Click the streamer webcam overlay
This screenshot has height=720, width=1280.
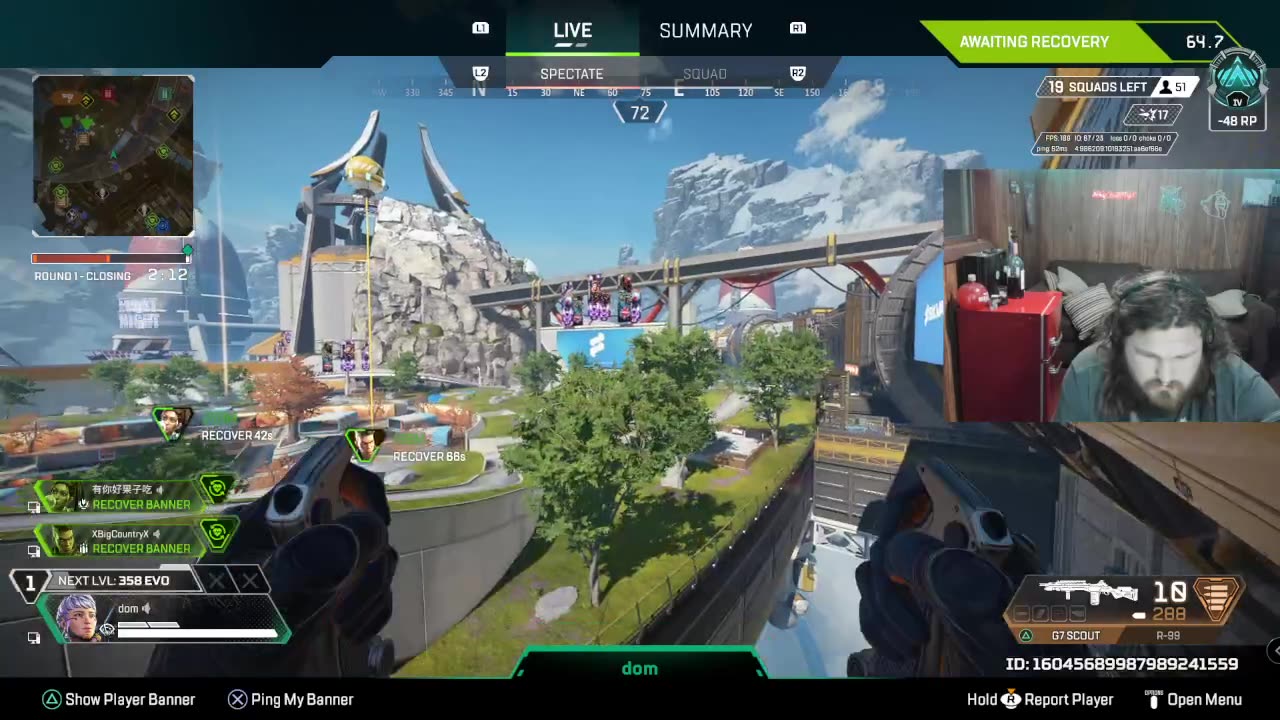[x=1111, y=295]
